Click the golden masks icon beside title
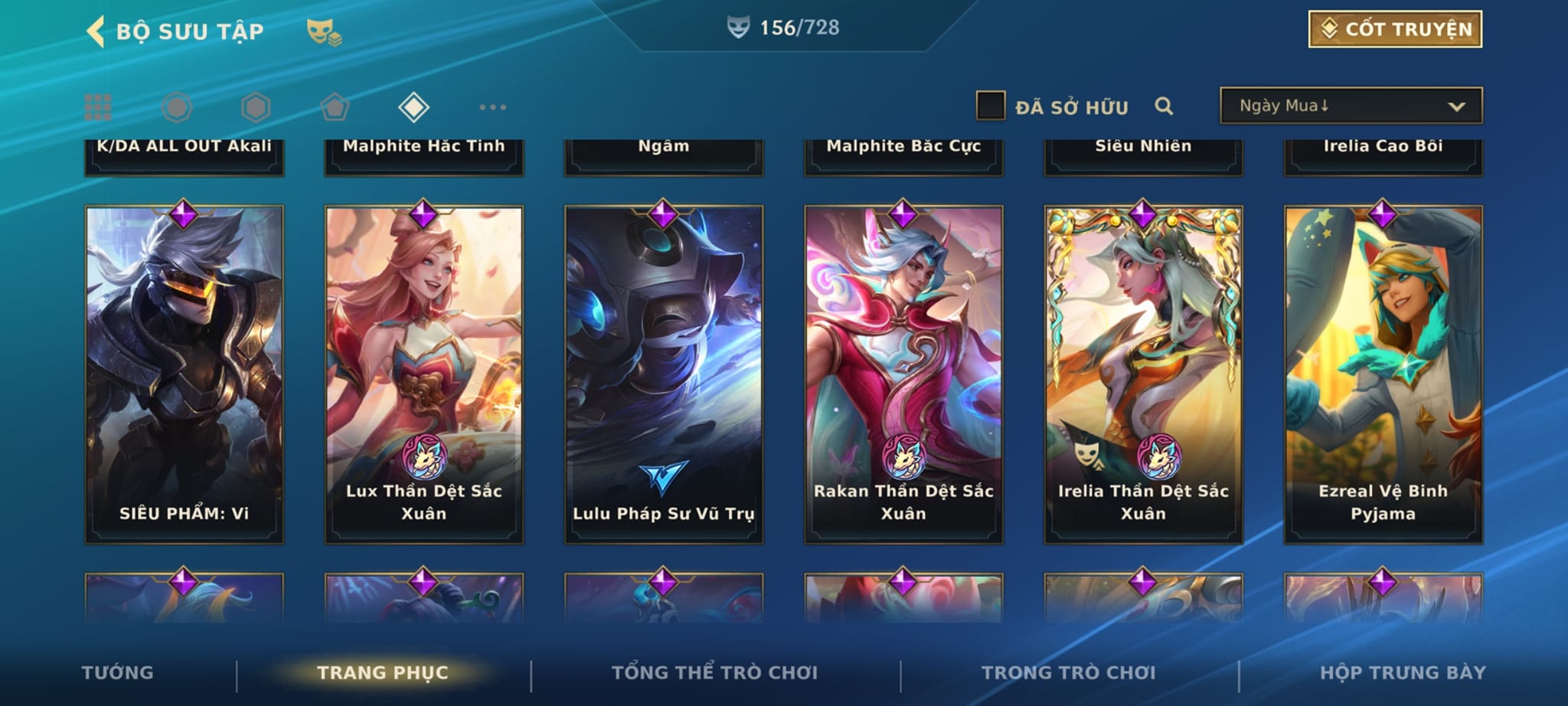1568x706 pixels. [324, 32]
